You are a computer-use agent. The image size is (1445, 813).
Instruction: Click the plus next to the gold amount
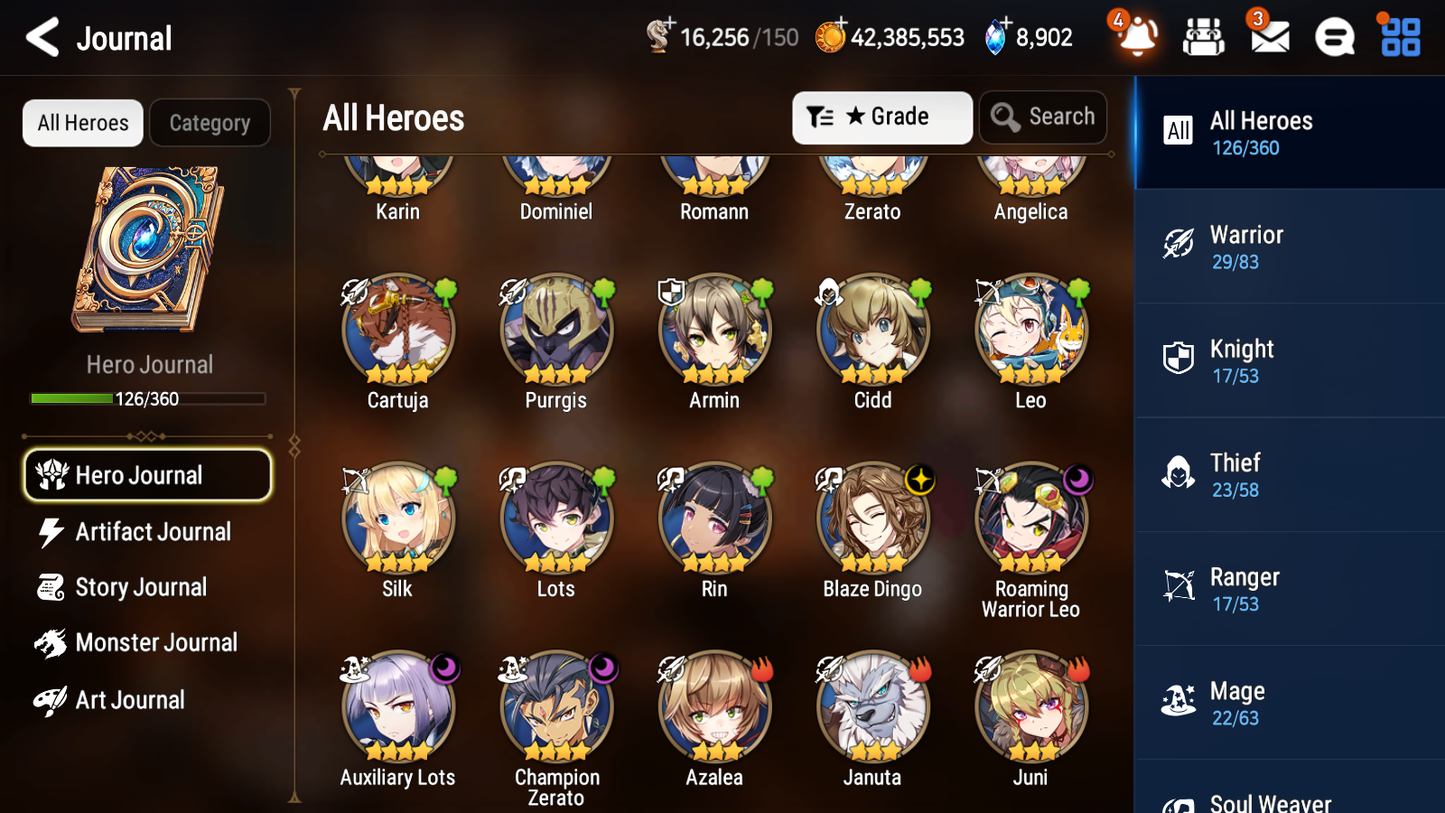click(840, 21)
